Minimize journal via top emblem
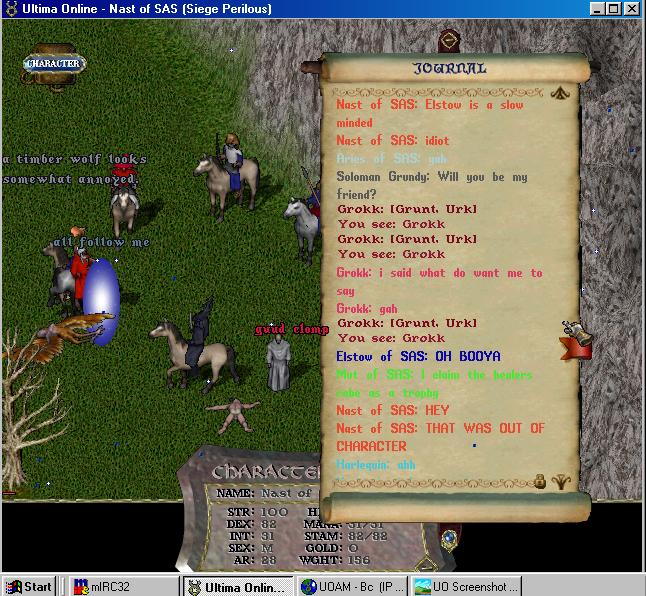 click(x=450, y=40)
